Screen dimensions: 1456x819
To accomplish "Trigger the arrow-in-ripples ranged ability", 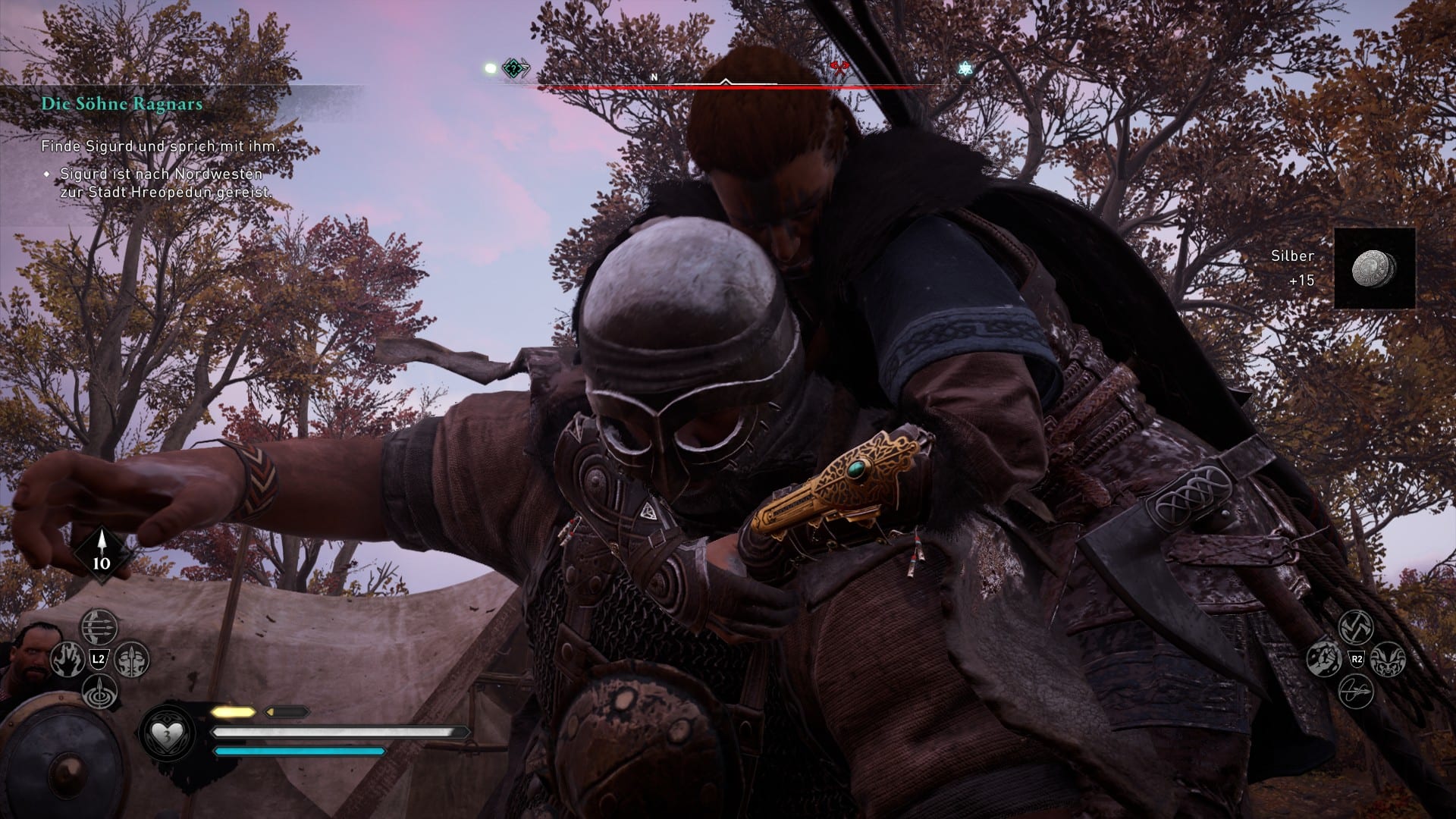I will click(99, 692).
